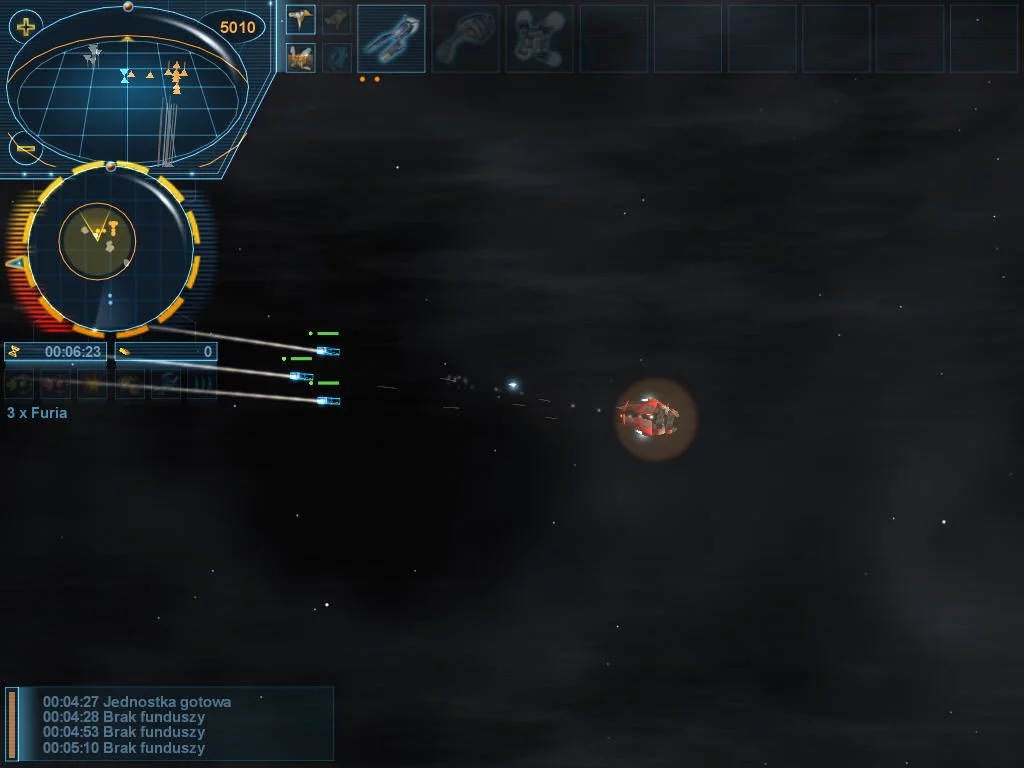Screen dimensions: 1024x768
Task: Choose the second dimmed ship build slot
Action: [x=465, y=38]
